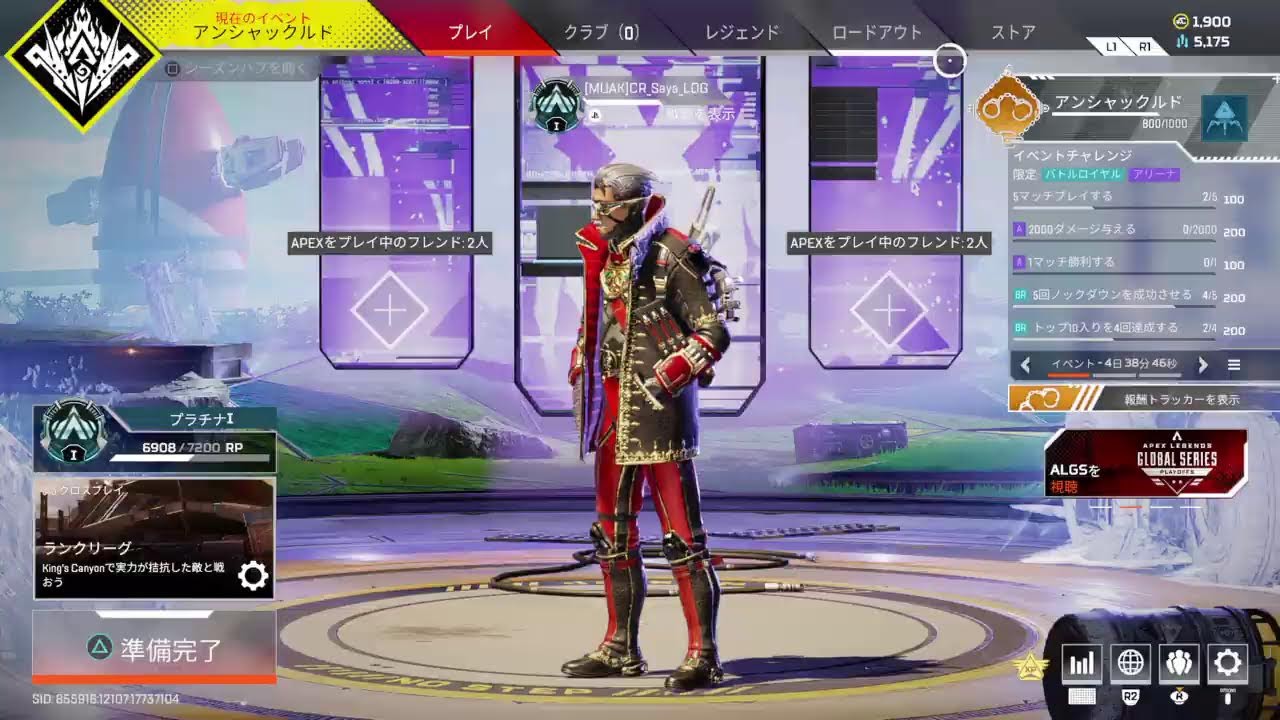
Task: Switch to the レジェンド tab
Action: pyautogui.click(x=742, y=32)
